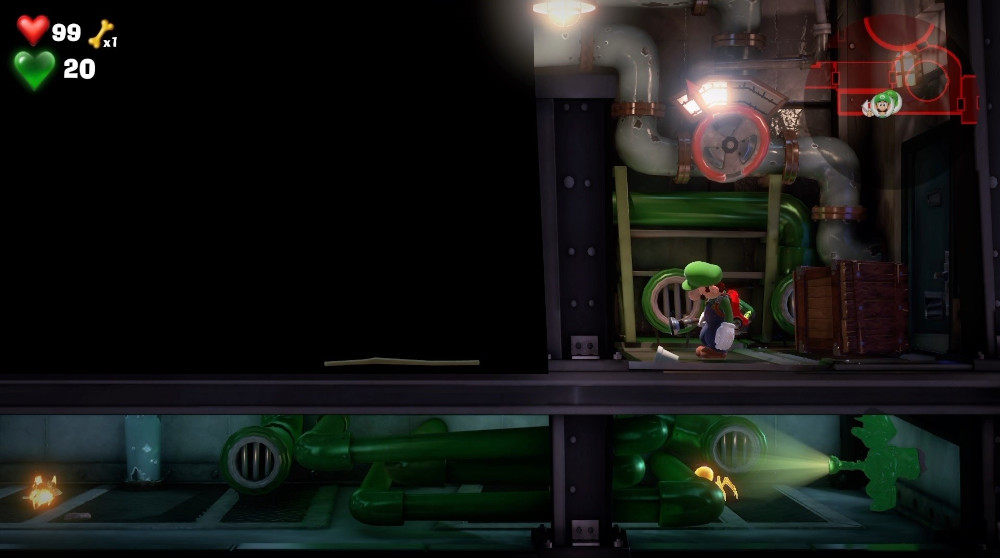Select Luigi's head marker on the minimap

[x=884, y=103]
